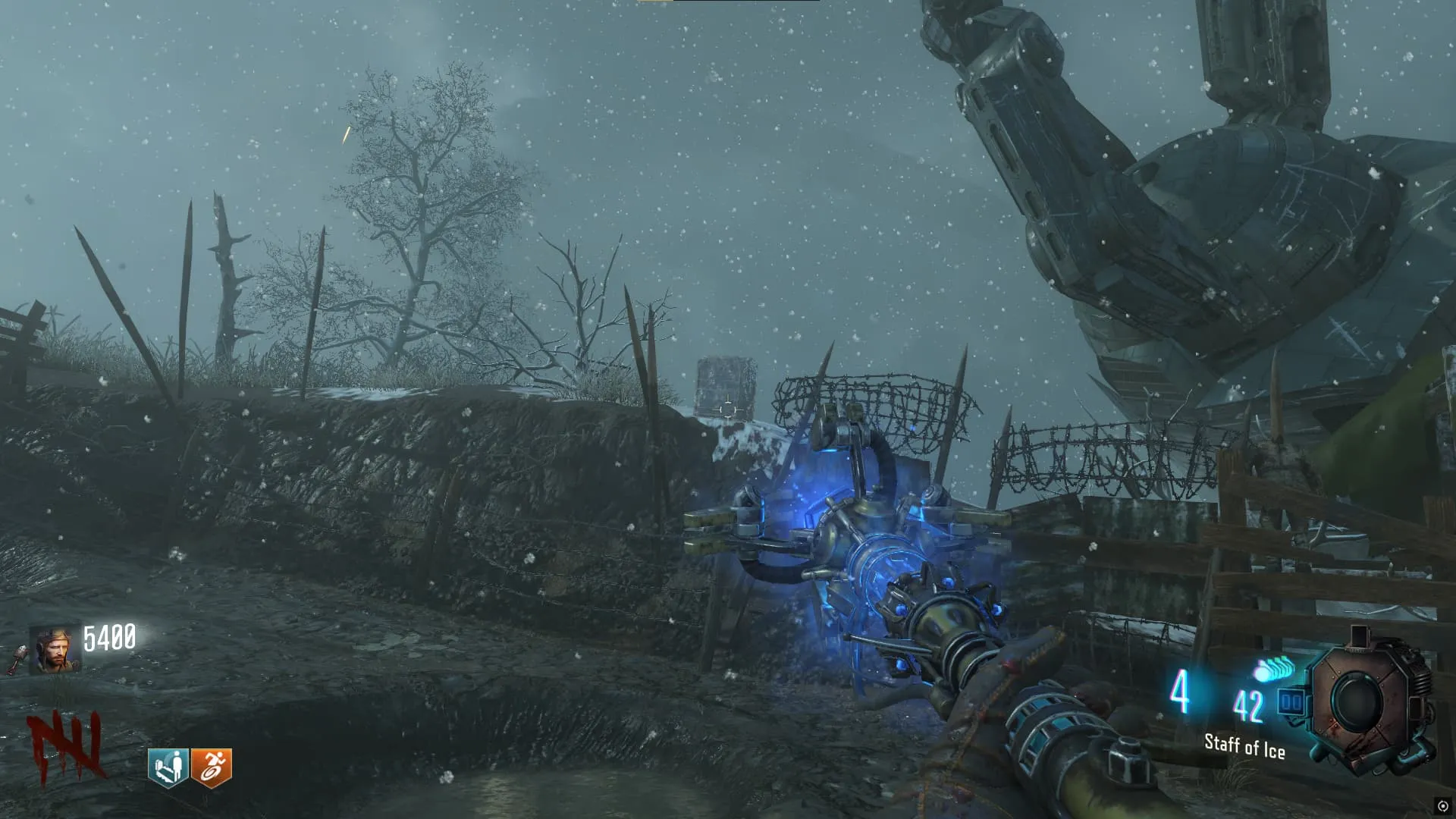Select the orange Stamin-Up perk icon
Image resolution: width=1456 pixels, height=819 pixels.
coord(211,767)
